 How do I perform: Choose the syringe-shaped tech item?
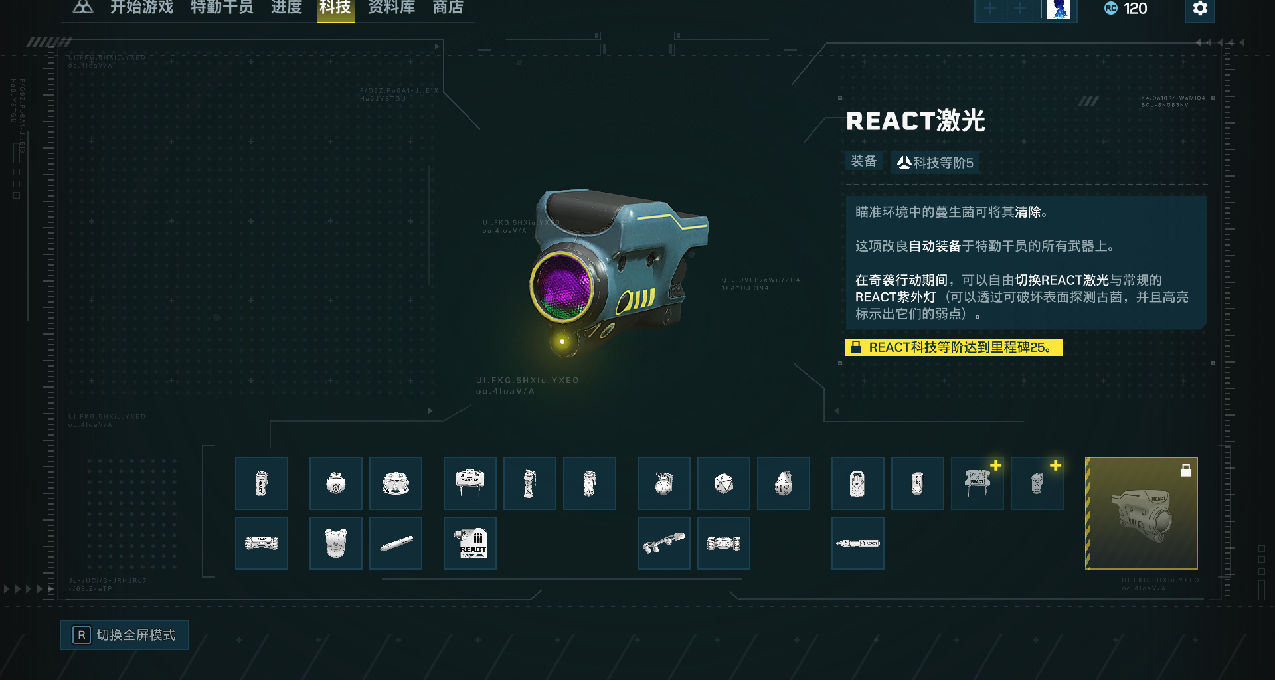857,543
